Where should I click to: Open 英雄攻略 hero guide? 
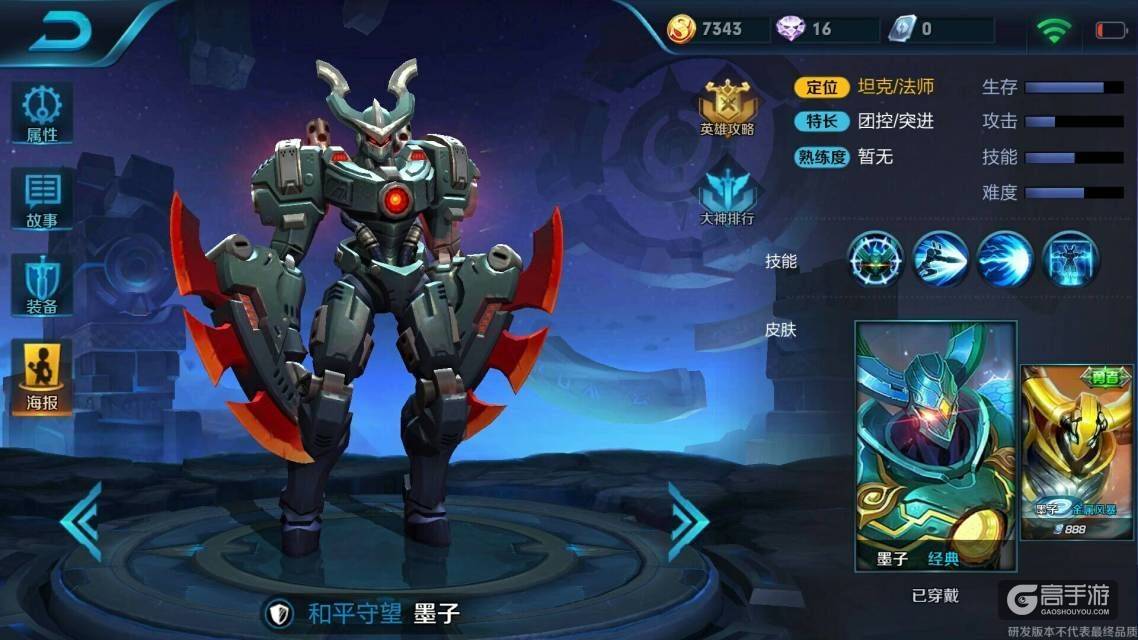point(727,106)
